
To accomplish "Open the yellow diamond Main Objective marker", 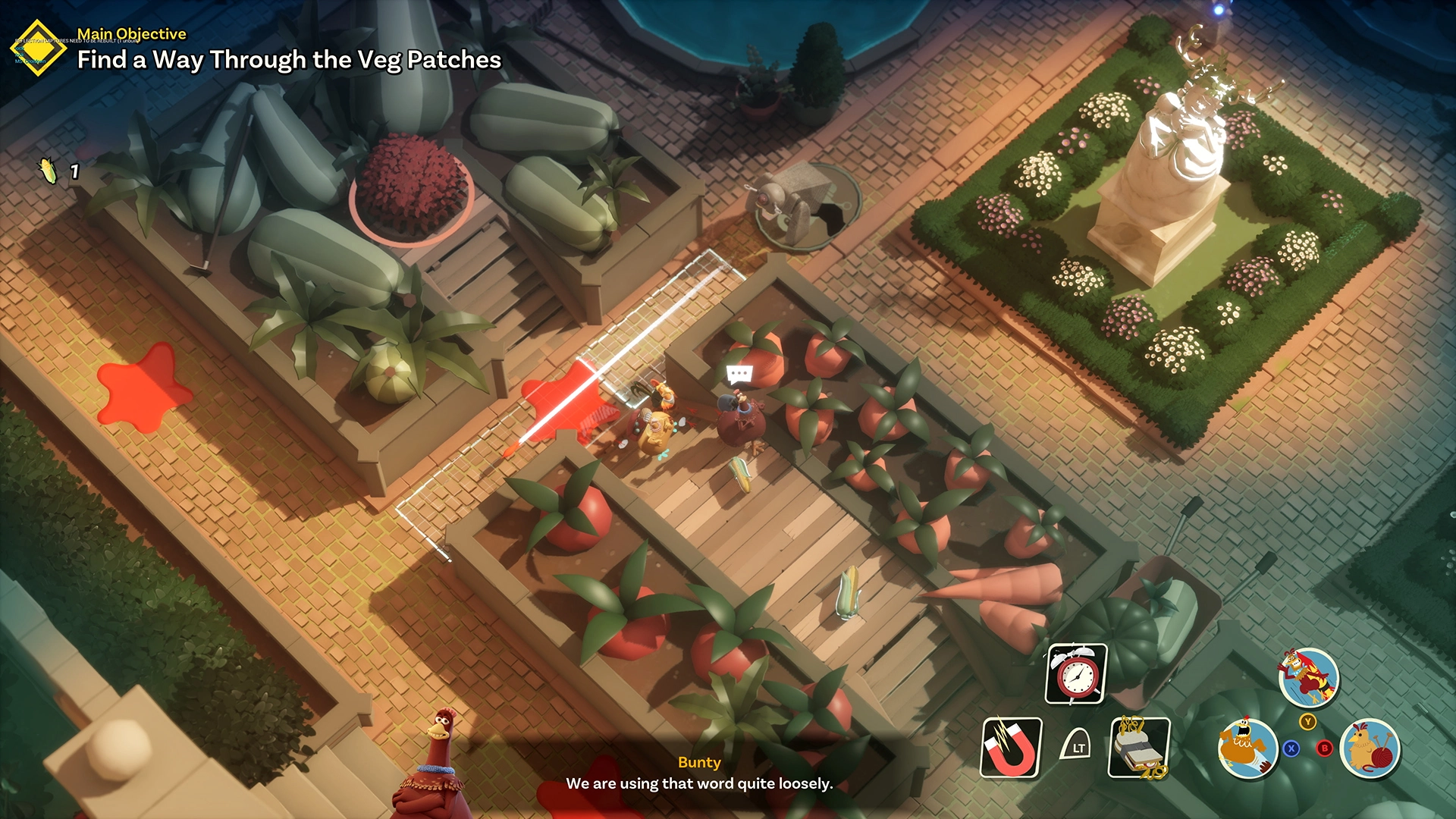I will (38, 49).
